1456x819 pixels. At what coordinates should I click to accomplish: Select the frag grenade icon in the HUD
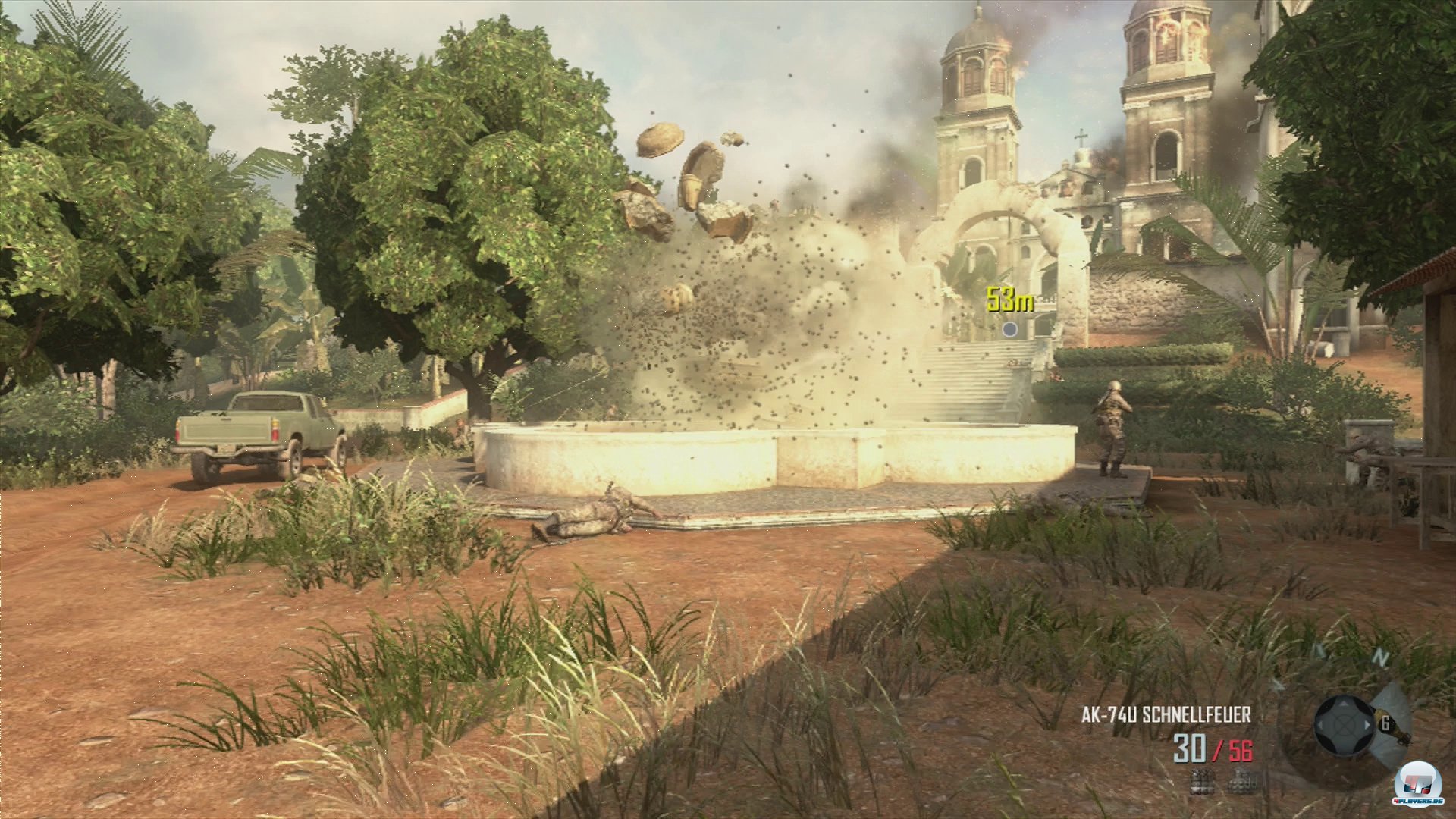(x=1202, y=783)
